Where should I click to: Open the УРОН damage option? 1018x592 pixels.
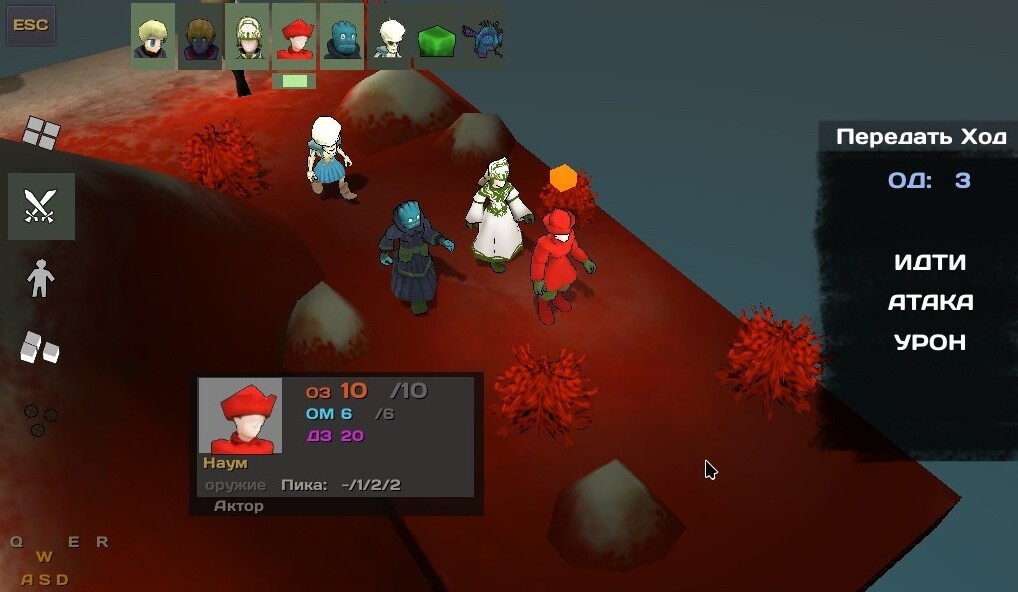(x=930, y=342)
